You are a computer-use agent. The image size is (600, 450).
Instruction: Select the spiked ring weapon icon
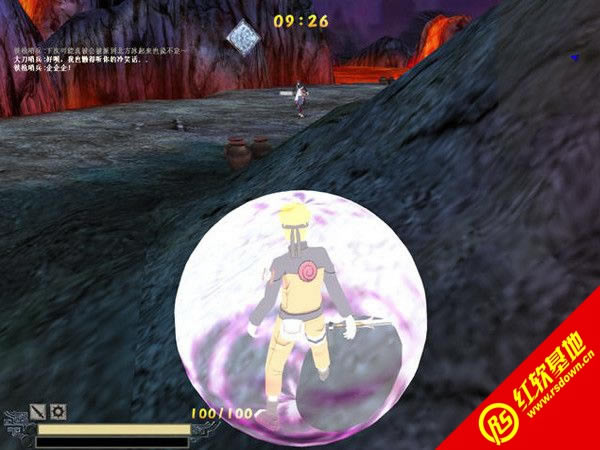click(x=57, y=410)
